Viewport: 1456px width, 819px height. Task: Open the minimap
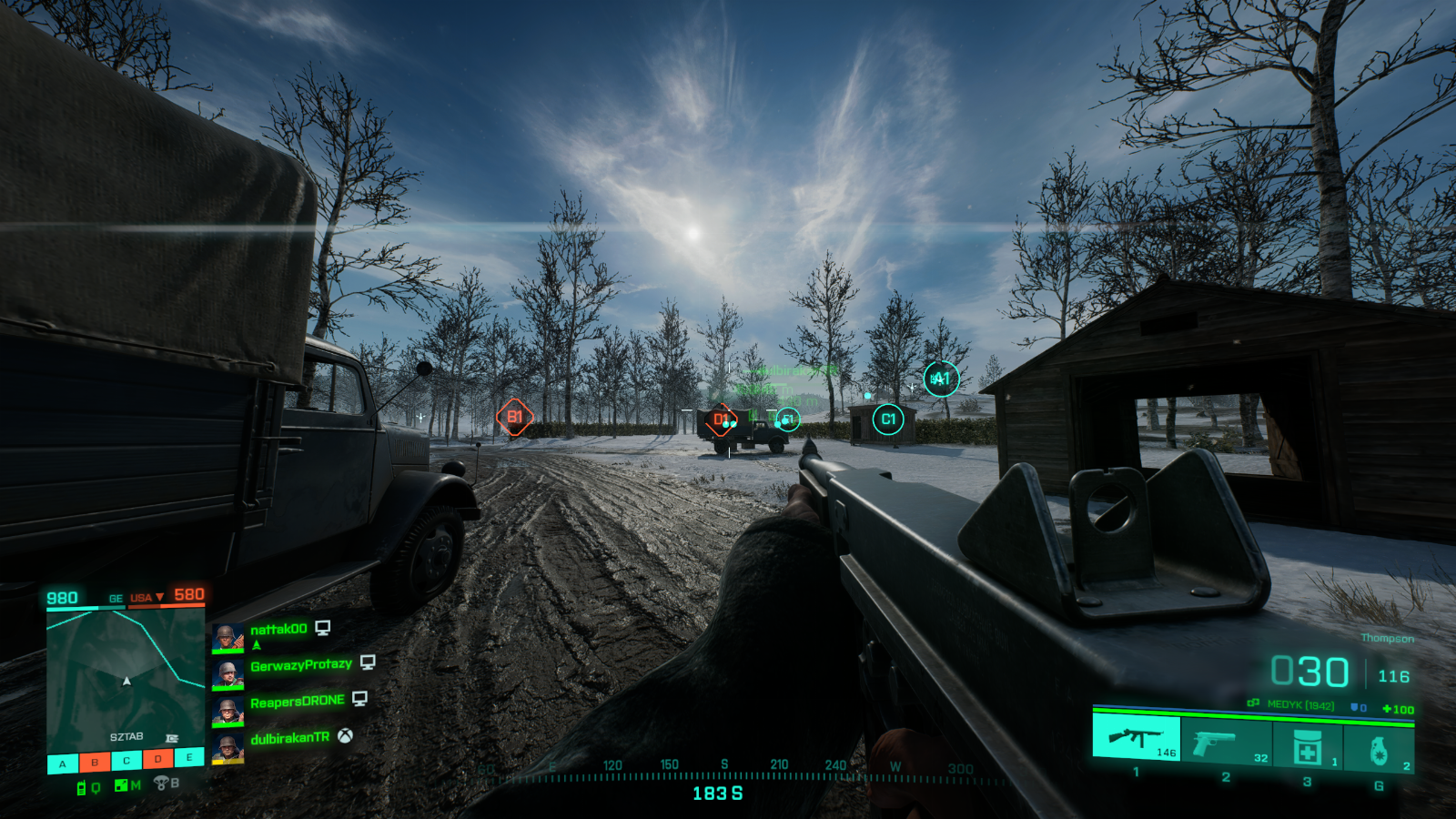click(126, 679)
